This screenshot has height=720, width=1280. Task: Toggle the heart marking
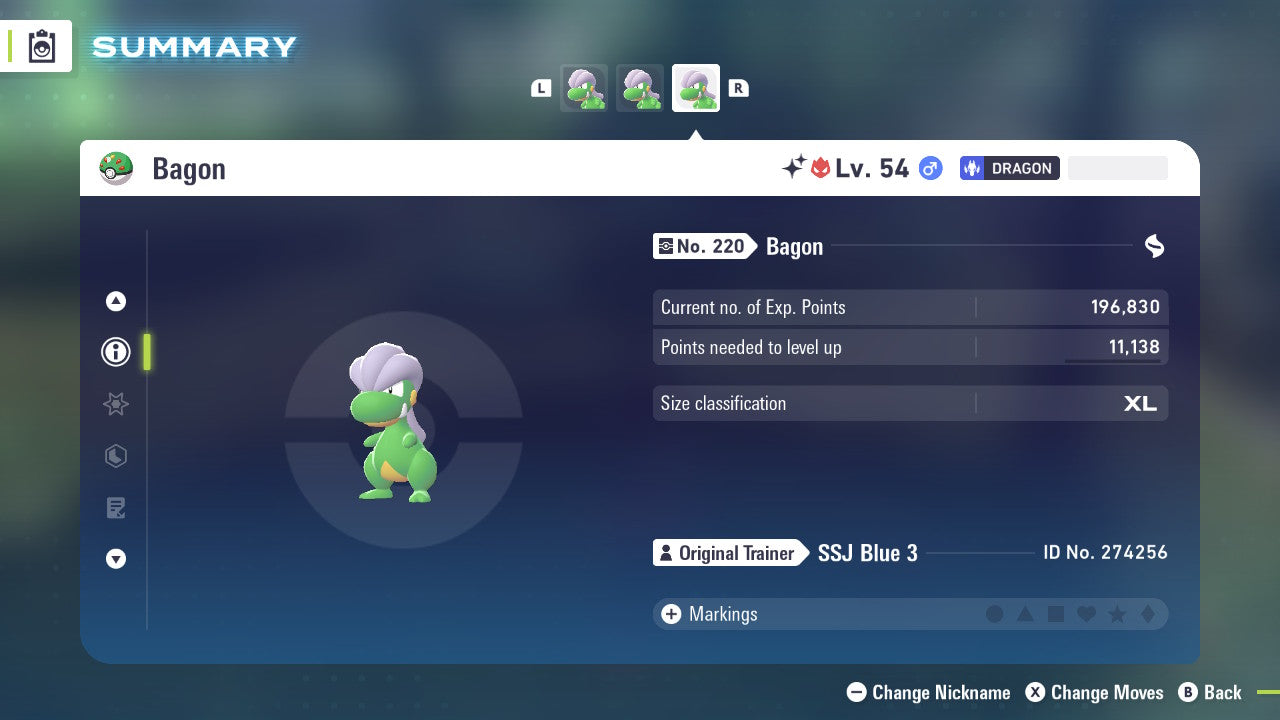coord(1085,614)
